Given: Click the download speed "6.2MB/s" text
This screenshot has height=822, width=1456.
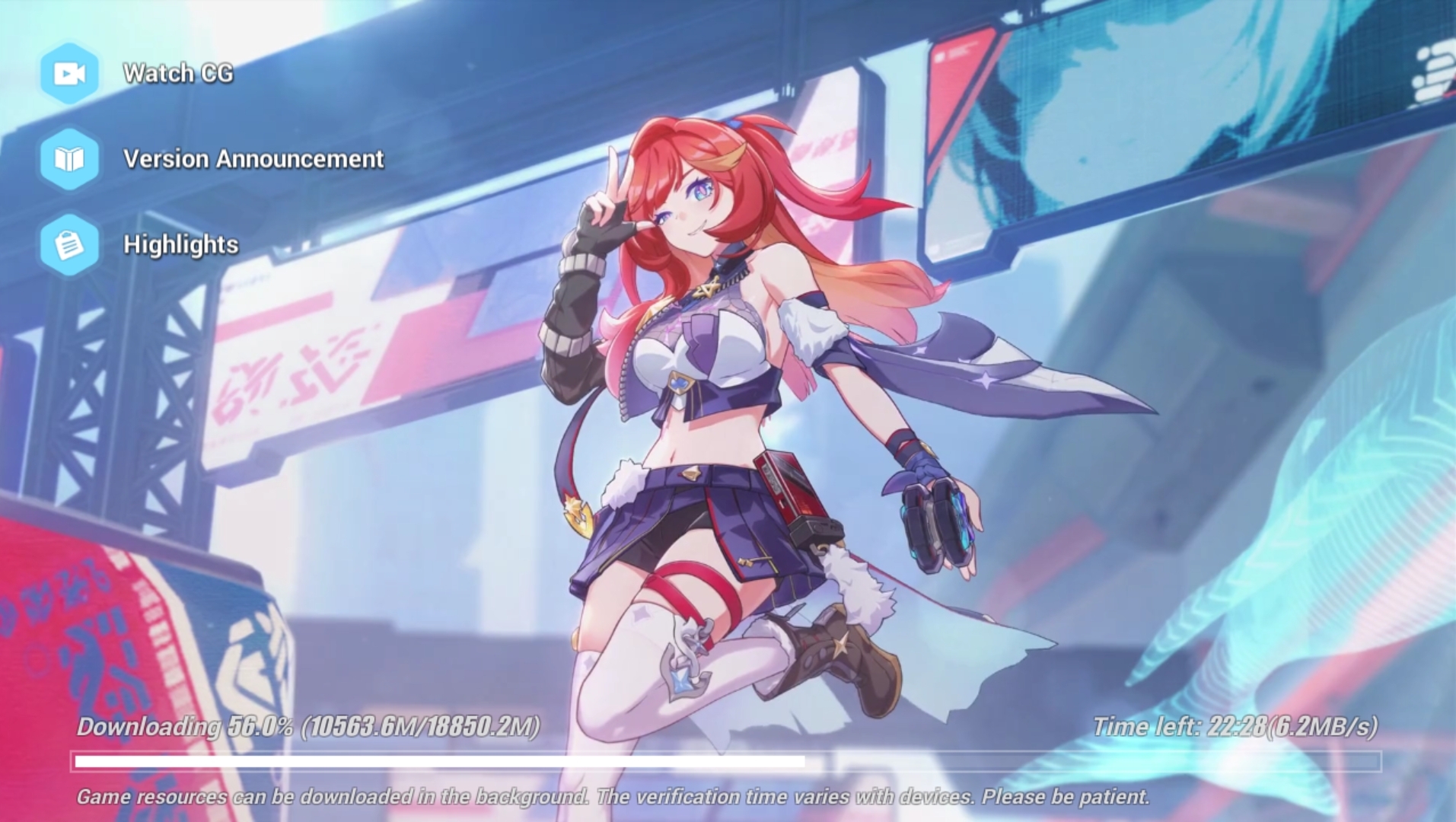Looking at the screenshot, I should 1324,727.
